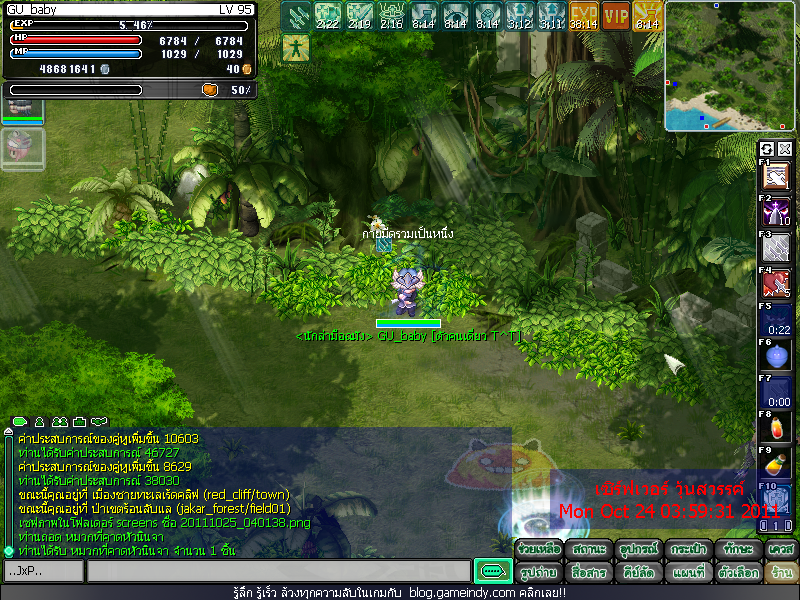The height and width of the screenshot is (600, 800).
Task: Rotate the hotkey bar with the cycle arrows
Action: pyautogui.click(x=767, y=149)
